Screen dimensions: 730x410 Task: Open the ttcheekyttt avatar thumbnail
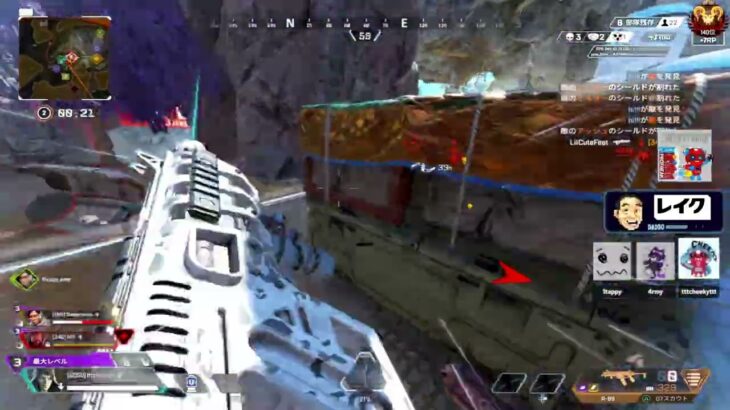coord(698,260)
